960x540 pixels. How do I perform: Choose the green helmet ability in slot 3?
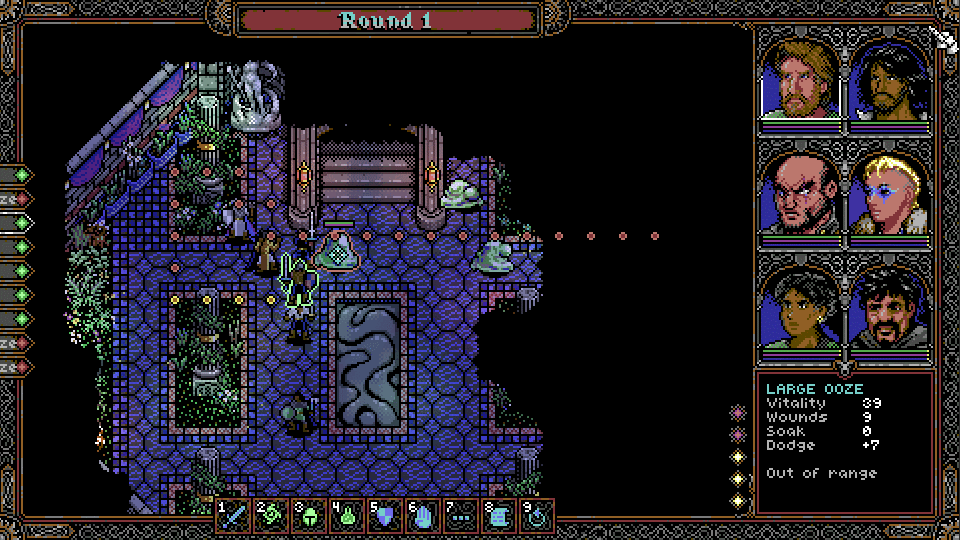pyautogui.click(x=309, y=516)
